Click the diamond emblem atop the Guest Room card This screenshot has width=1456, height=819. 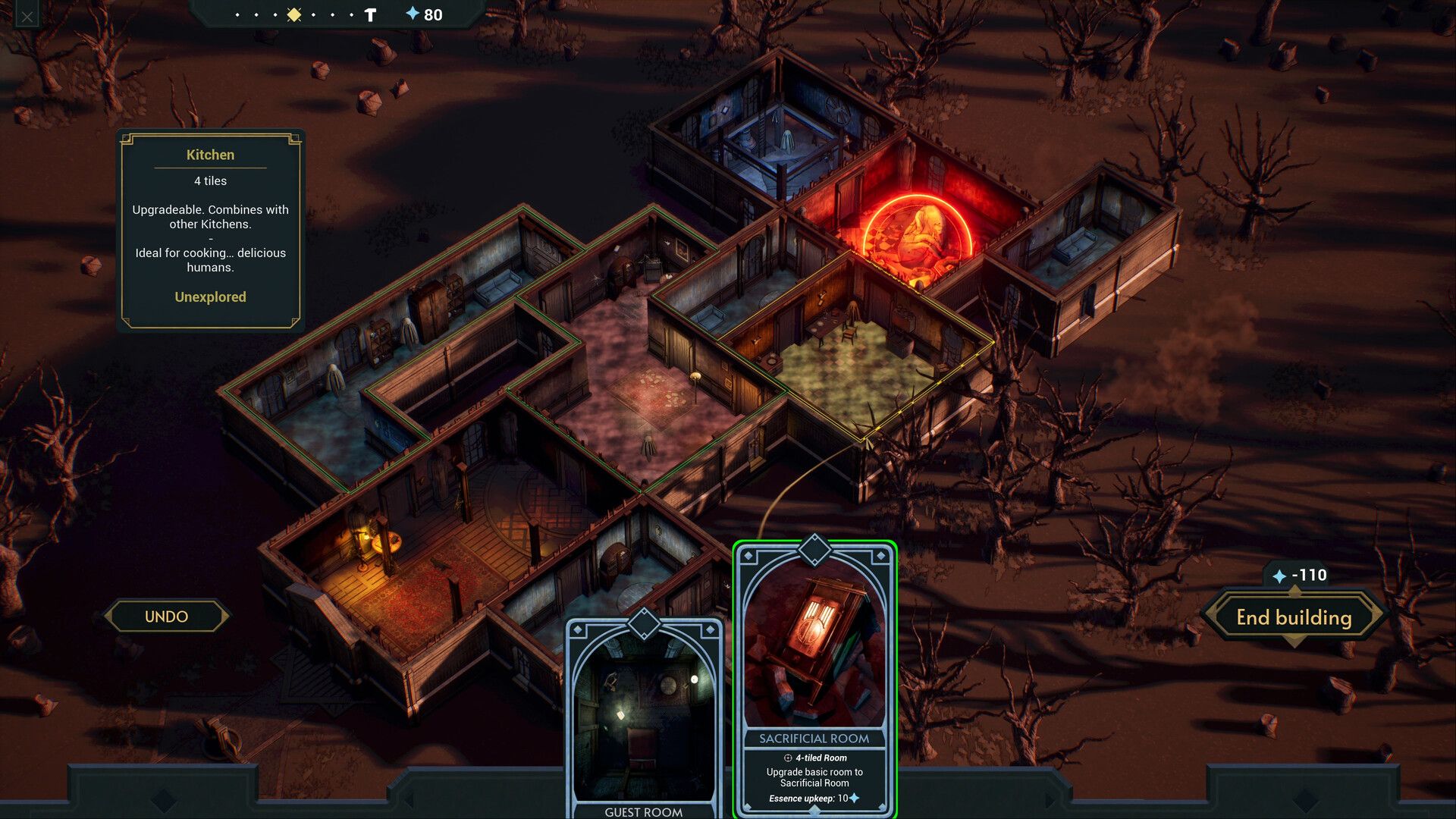tap(643, 623)
